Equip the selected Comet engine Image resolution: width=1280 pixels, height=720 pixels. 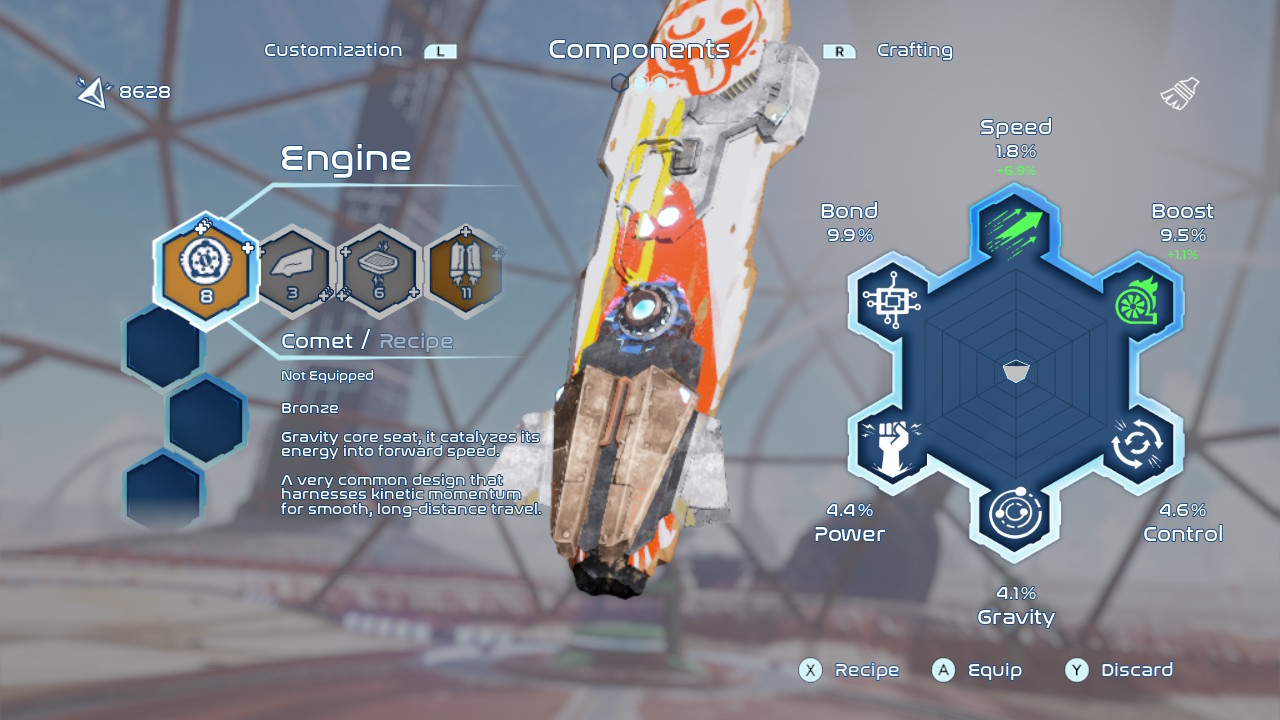[978, 670]
